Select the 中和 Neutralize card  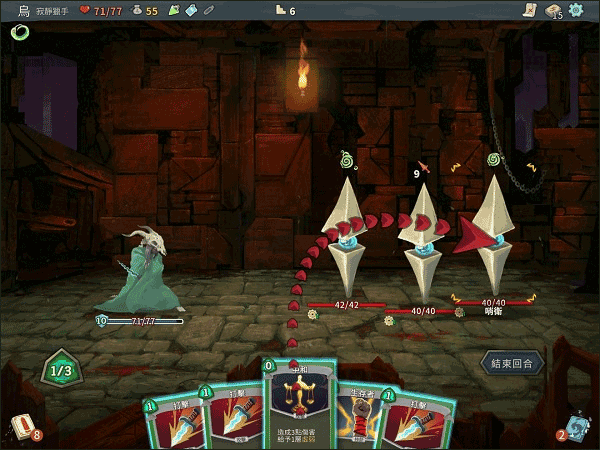[x=296, y=407]
